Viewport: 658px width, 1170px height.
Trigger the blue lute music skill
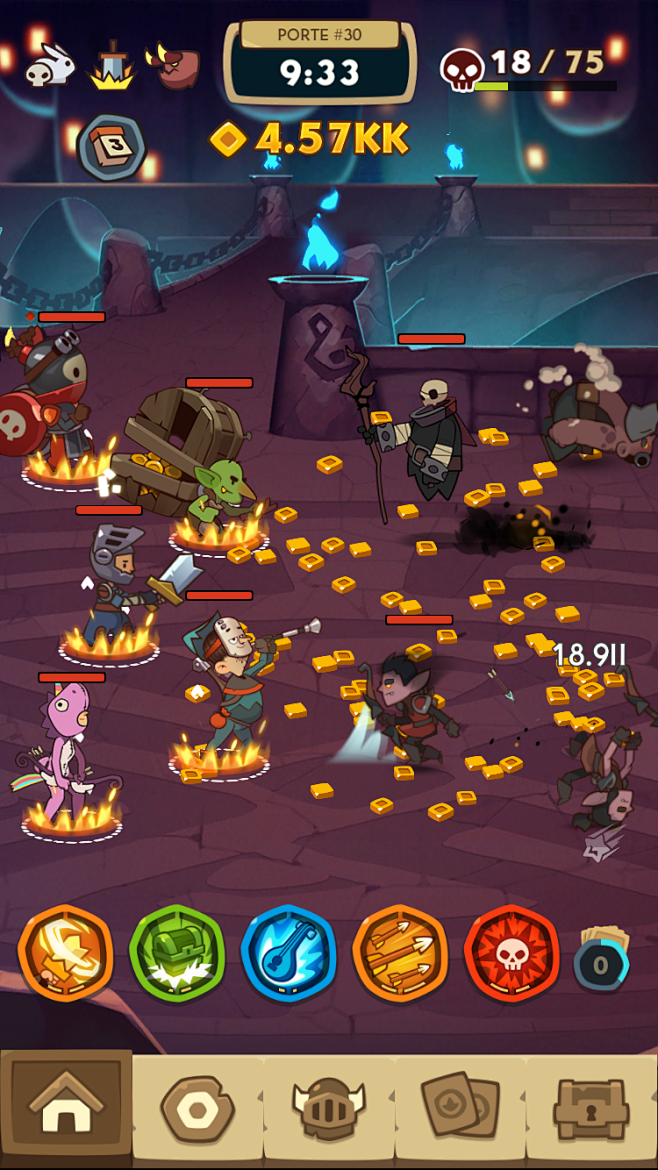(289, 953)
